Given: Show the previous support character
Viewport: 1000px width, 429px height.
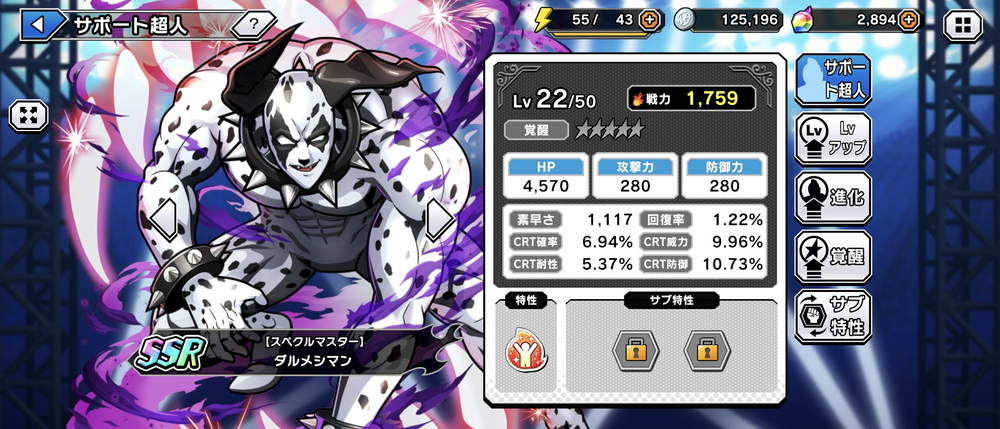Looking at the screenshot, I should click(x=163, y=220).
